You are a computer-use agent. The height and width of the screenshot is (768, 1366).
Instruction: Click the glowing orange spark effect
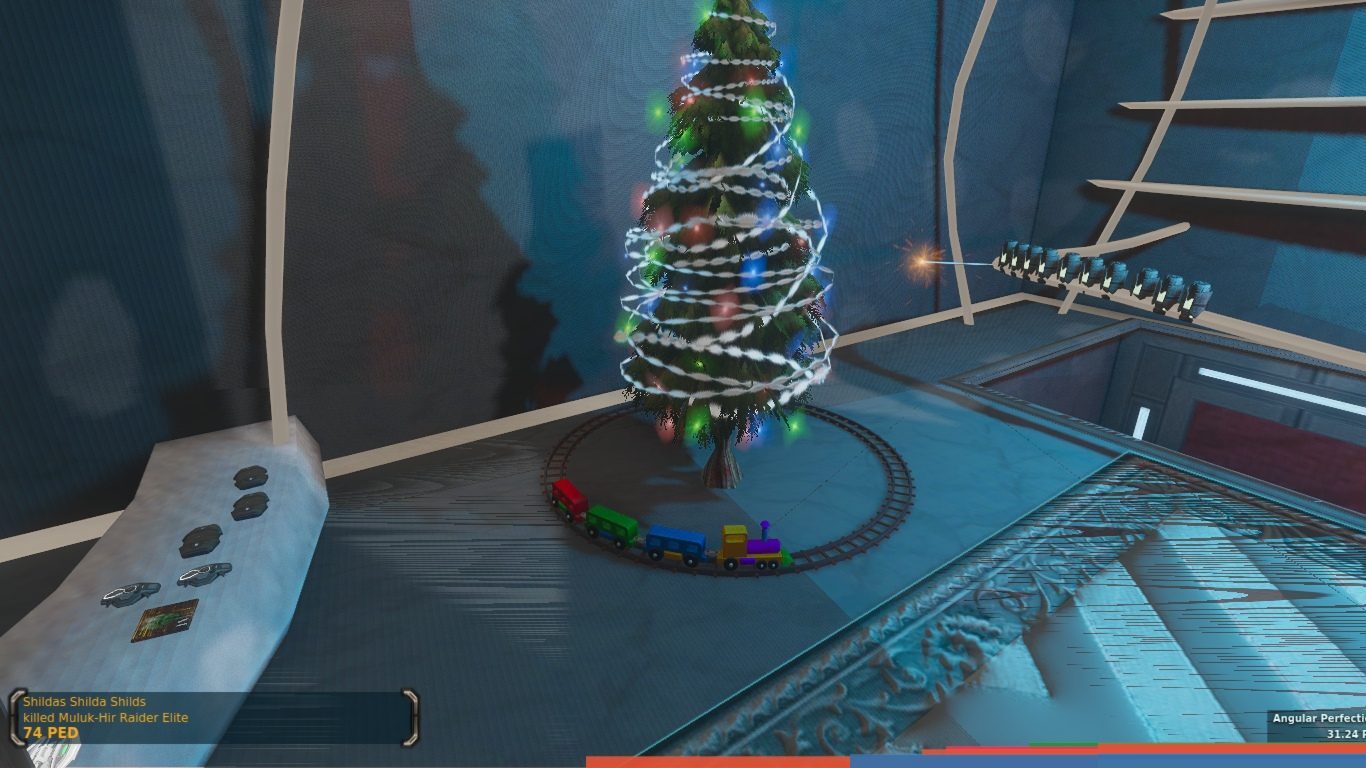(x=919, y=260)
